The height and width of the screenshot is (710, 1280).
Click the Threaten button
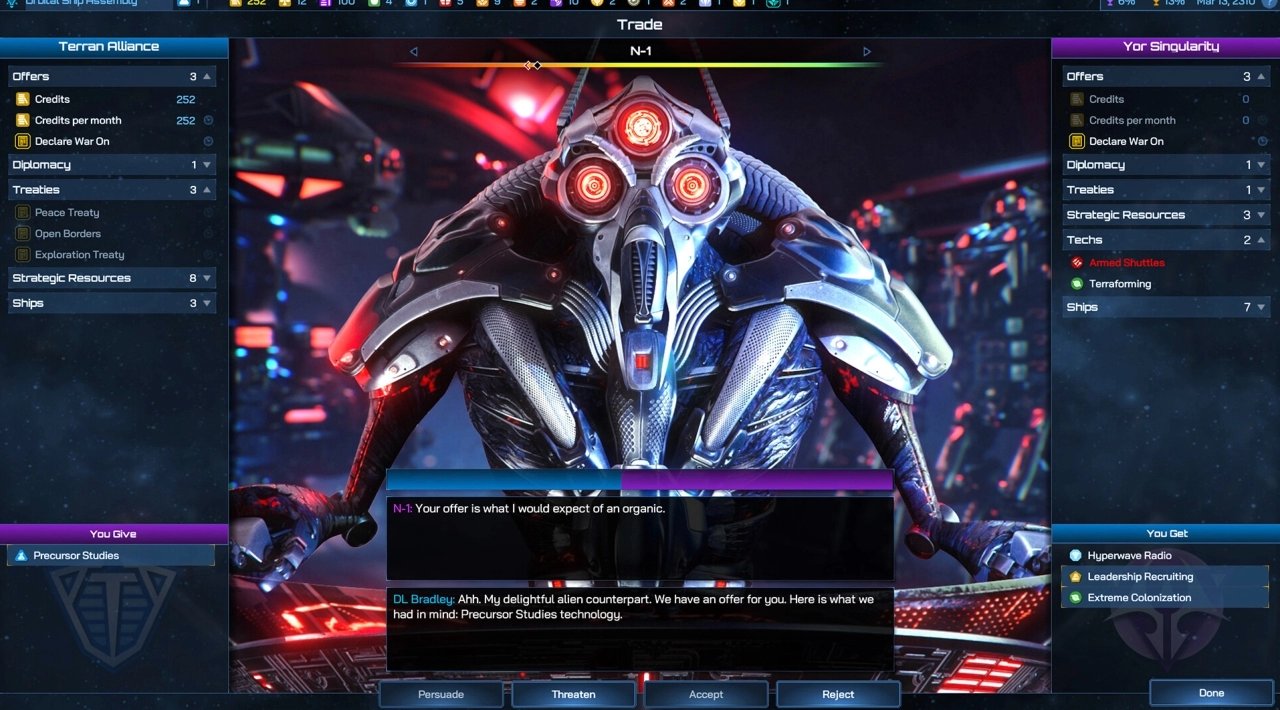573,694
